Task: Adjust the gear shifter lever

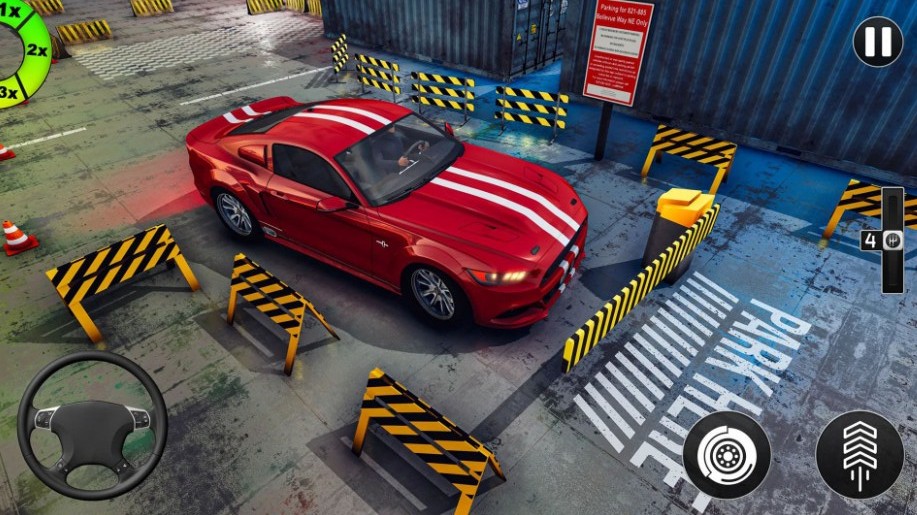Action: pyautogui.click(x=891, y=240)
